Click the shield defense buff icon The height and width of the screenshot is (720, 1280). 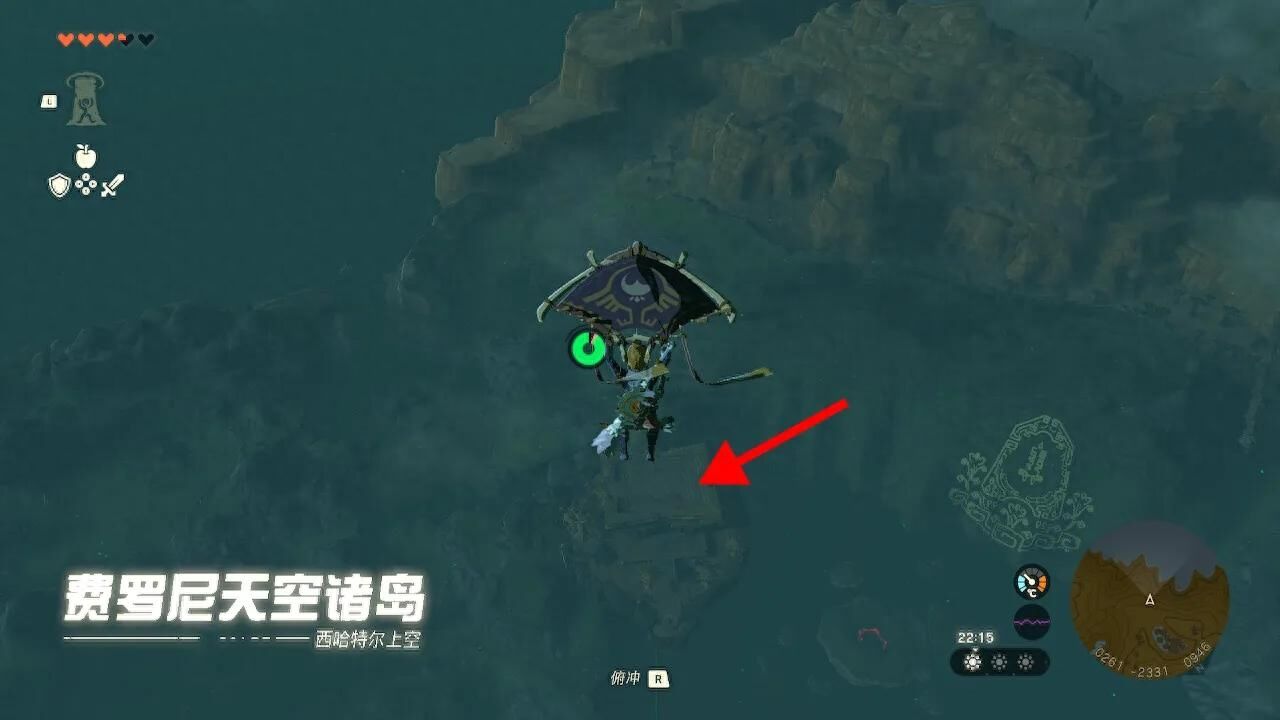point(59,185)
